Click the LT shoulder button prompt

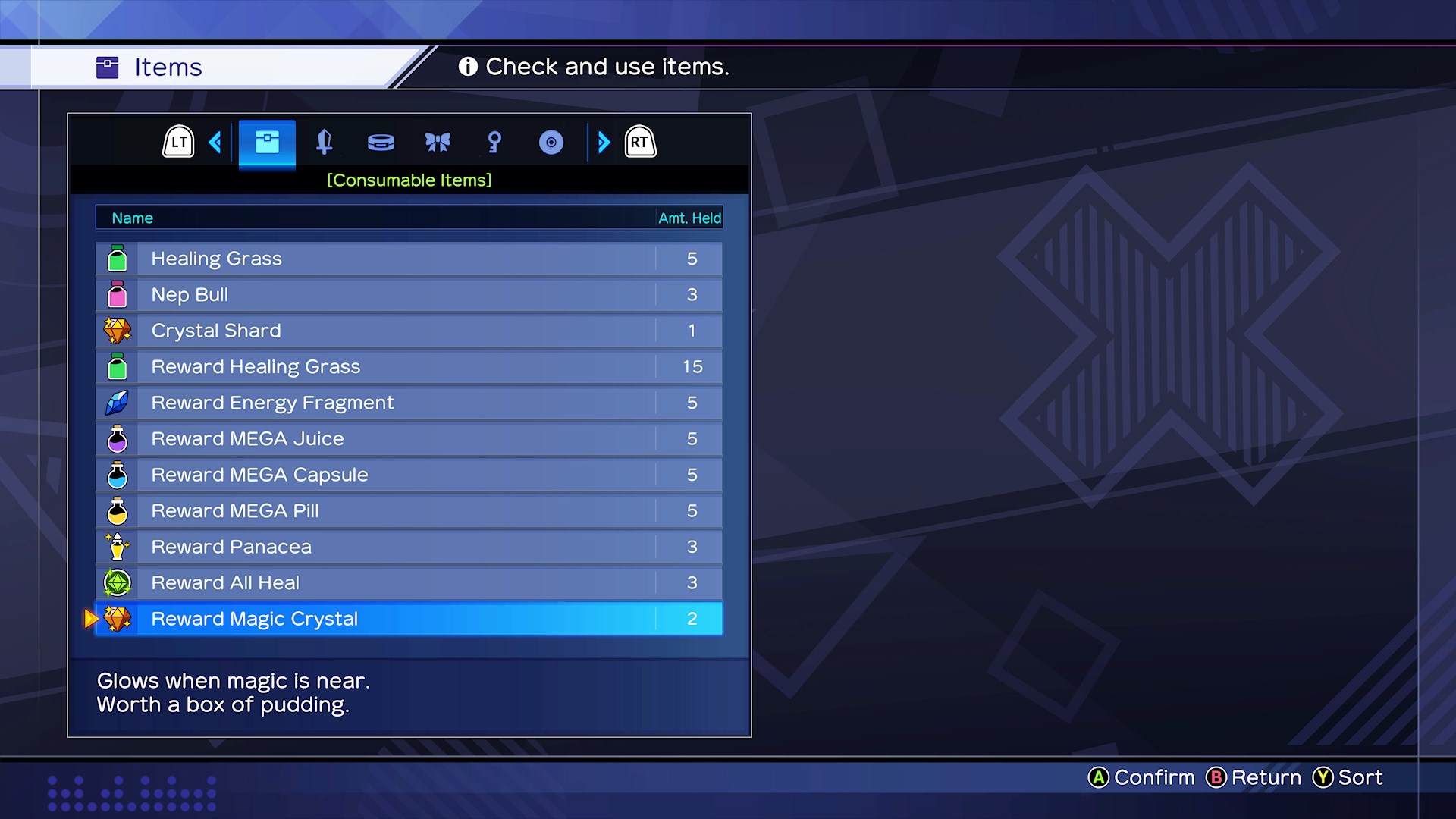pos(177,141)
